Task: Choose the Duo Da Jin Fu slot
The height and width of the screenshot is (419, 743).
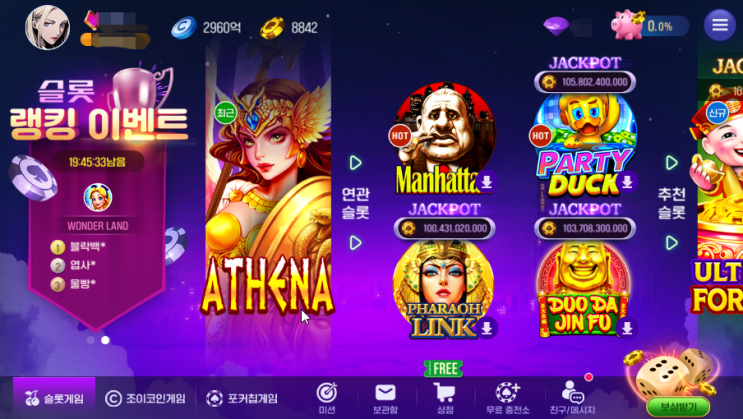Action: (x=585, y=287)
